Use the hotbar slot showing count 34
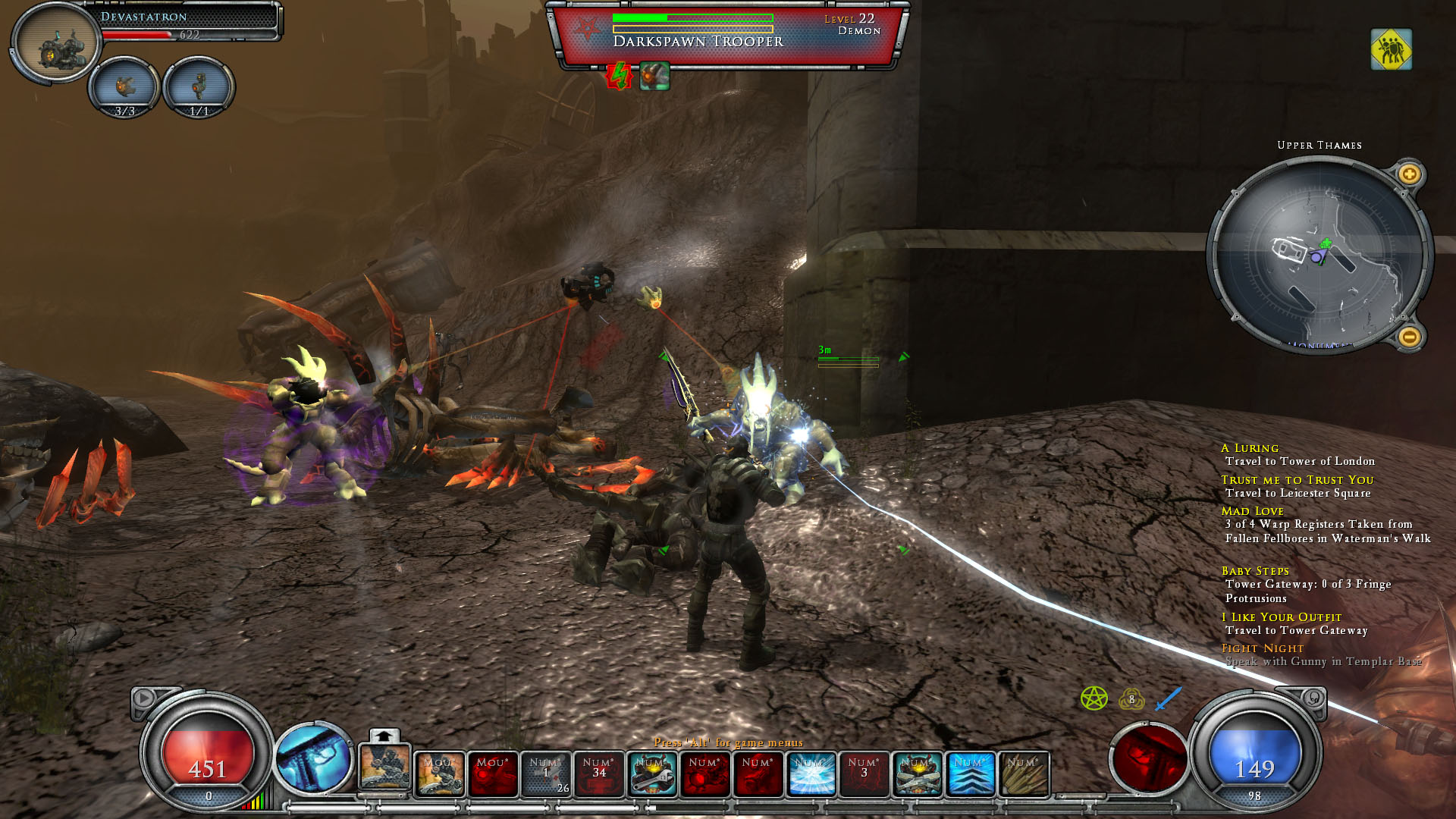Viewport: 1456px width, 819px height. (x=599, y=774)
